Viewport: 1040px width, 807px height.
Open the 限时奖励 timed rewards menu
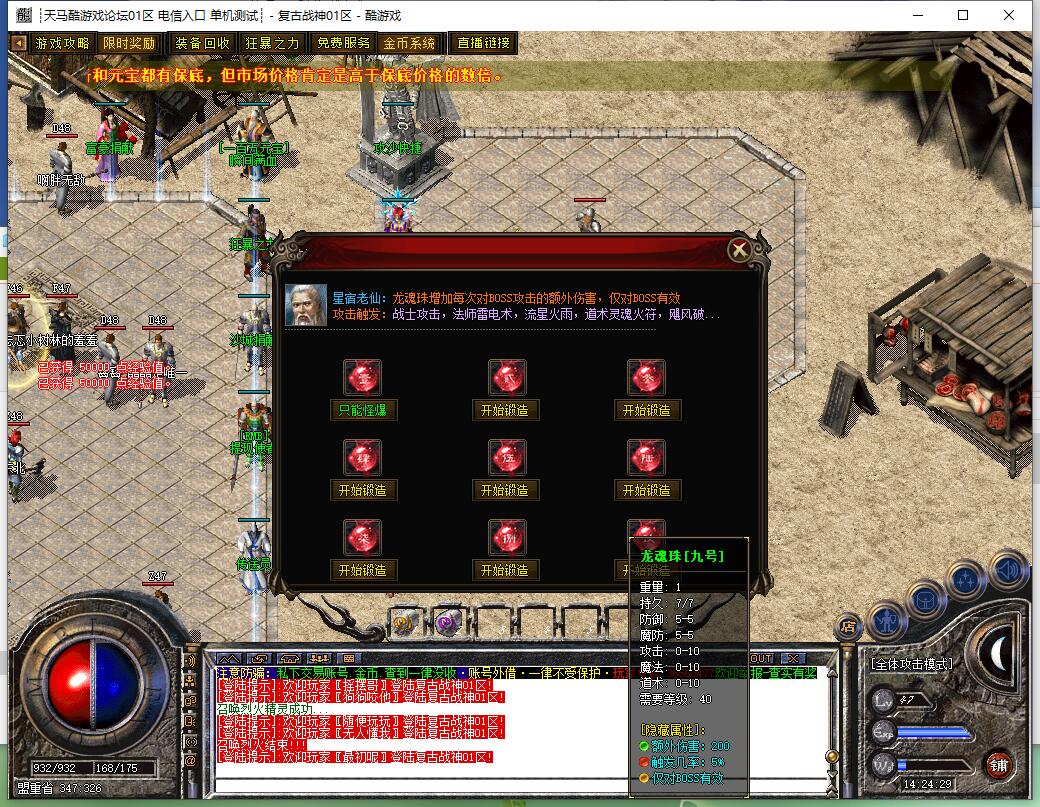tap(129, 43)
